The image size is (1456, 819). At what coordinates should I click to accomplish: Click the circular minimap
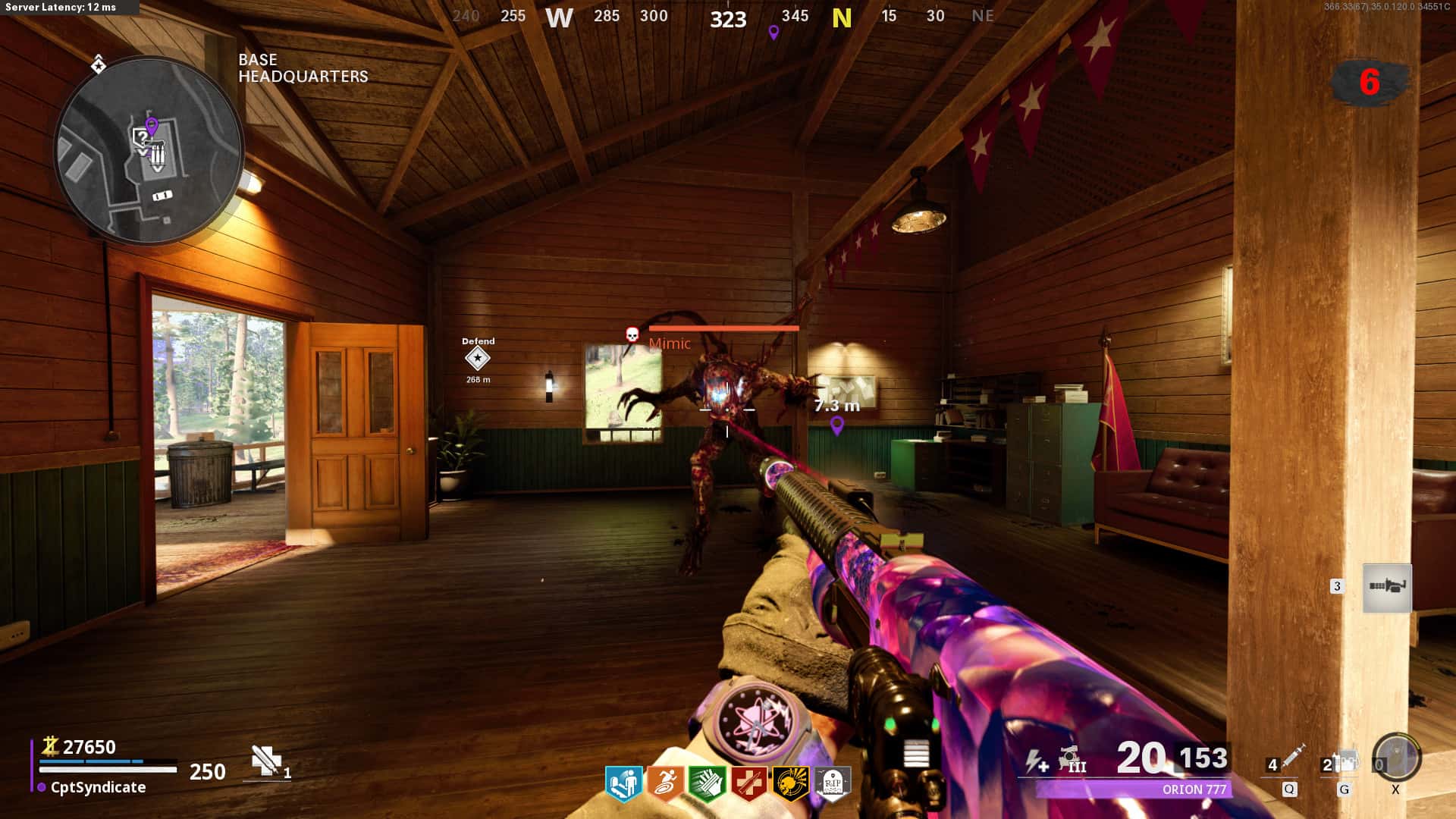[149, 150]
